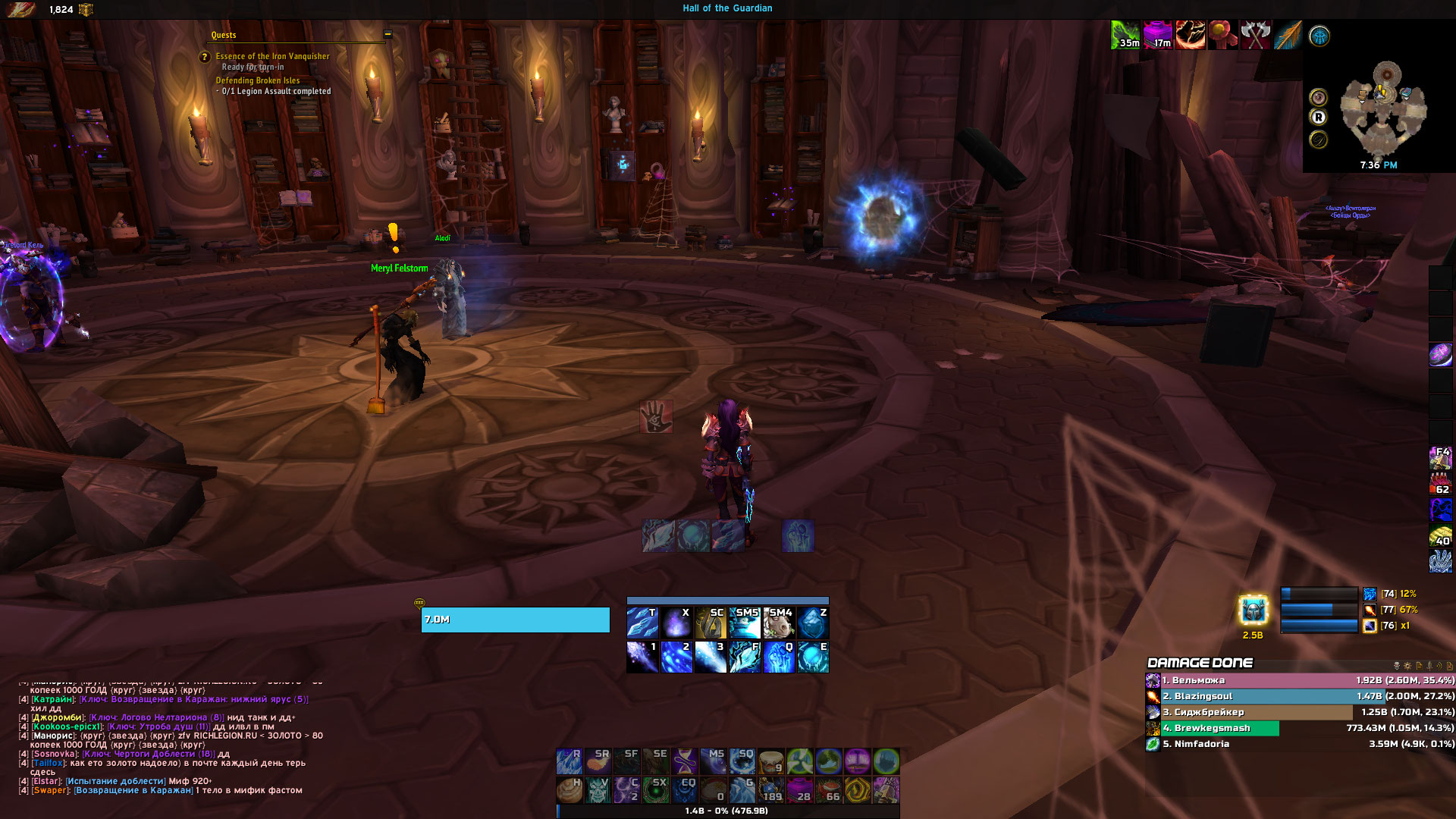
Task: Select the skull-faced ability bound to V
Action: pos(598,789)
